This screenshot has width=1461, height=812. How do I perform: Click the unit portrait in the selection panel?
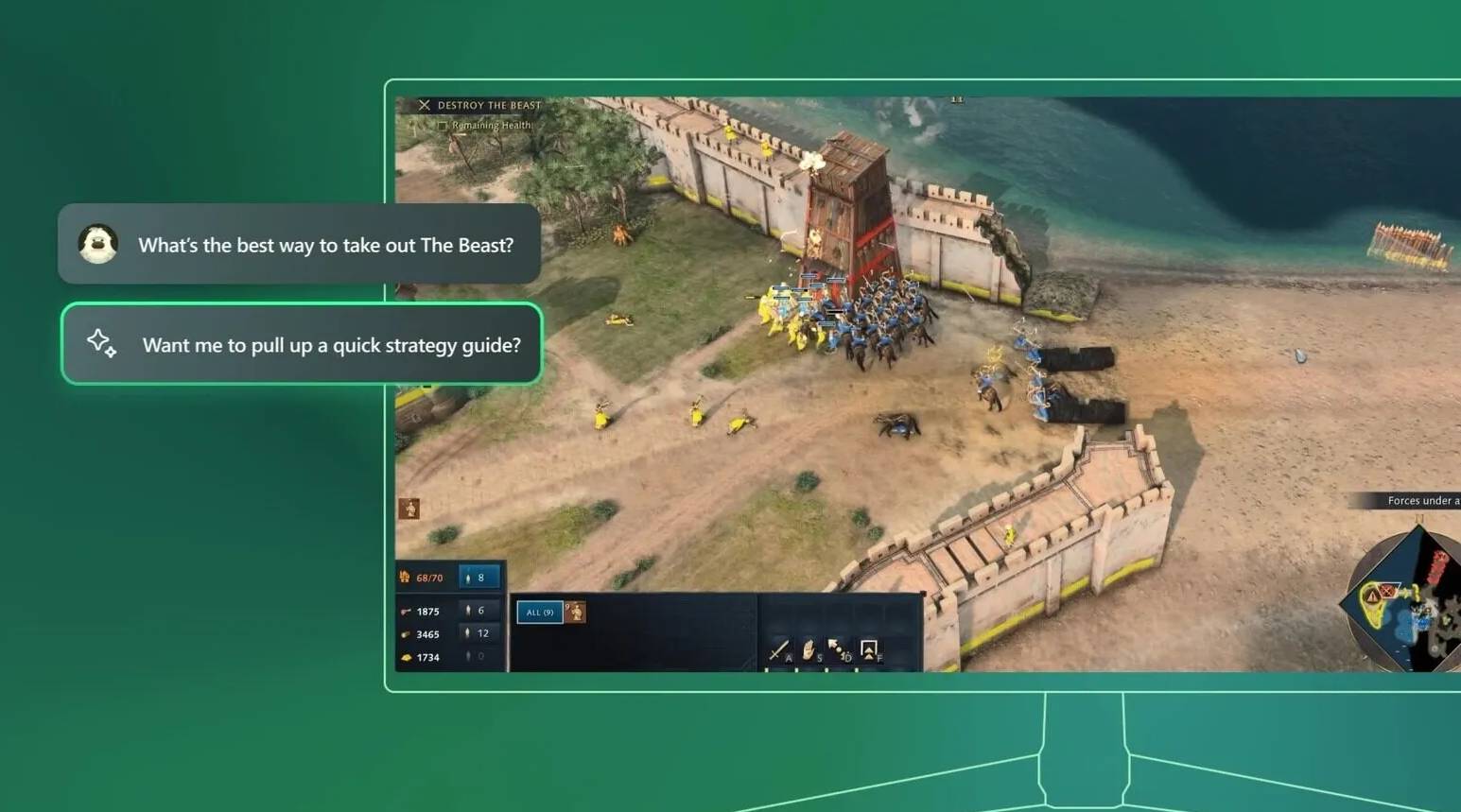575,613
